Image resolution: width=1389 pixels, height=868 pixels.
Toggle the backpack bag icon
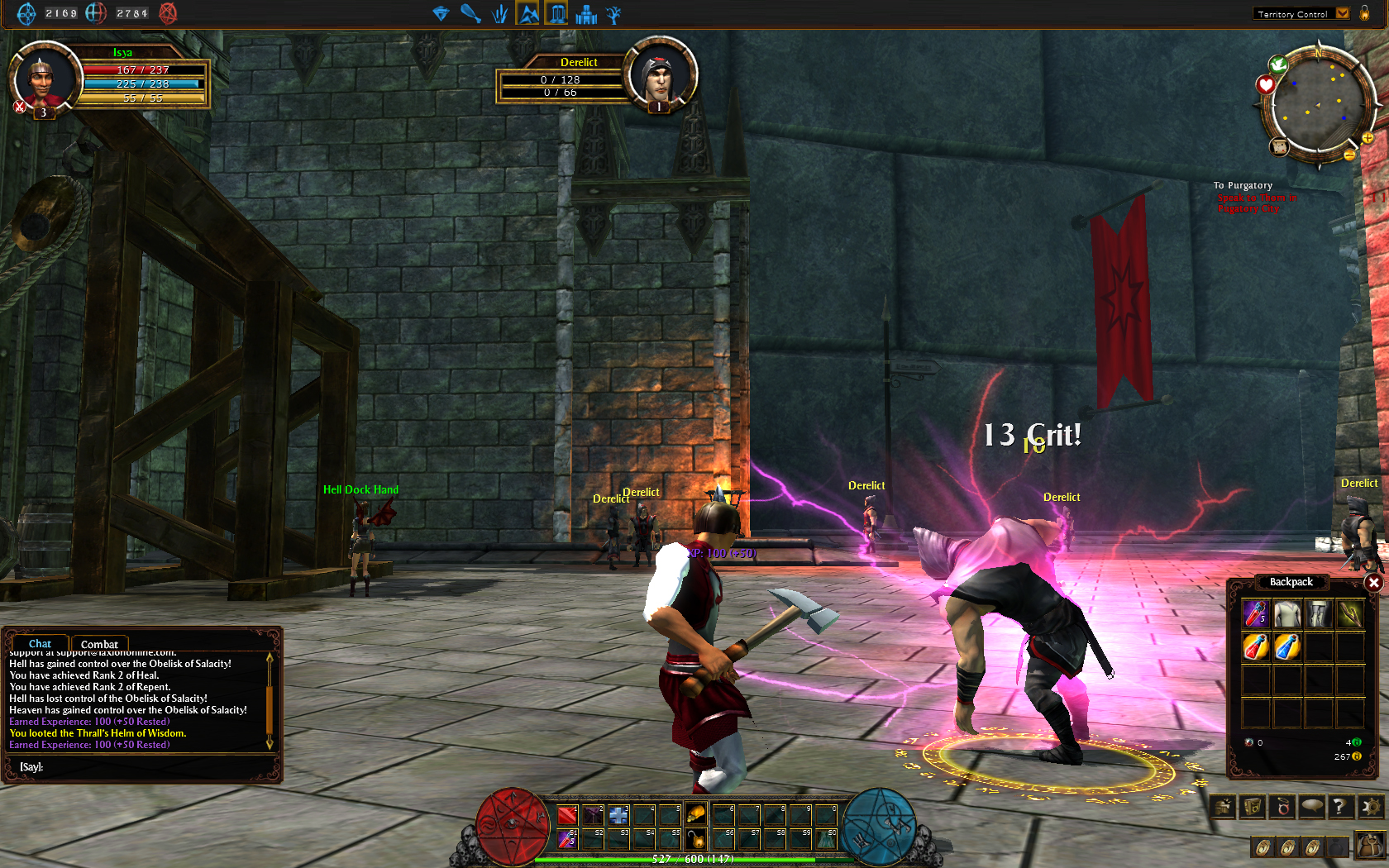point(1370,845)
